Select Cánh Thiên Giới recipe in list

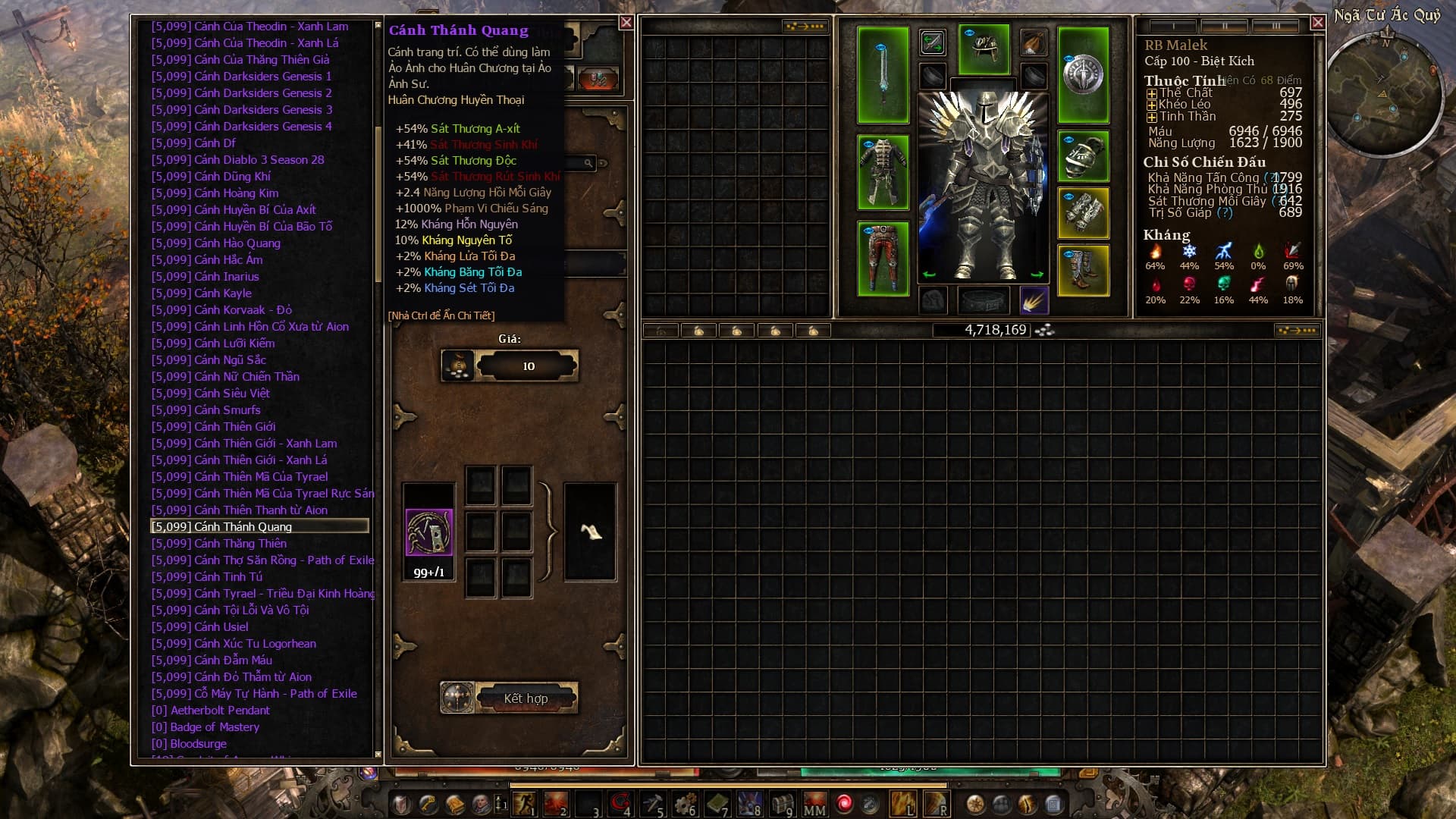235,427
